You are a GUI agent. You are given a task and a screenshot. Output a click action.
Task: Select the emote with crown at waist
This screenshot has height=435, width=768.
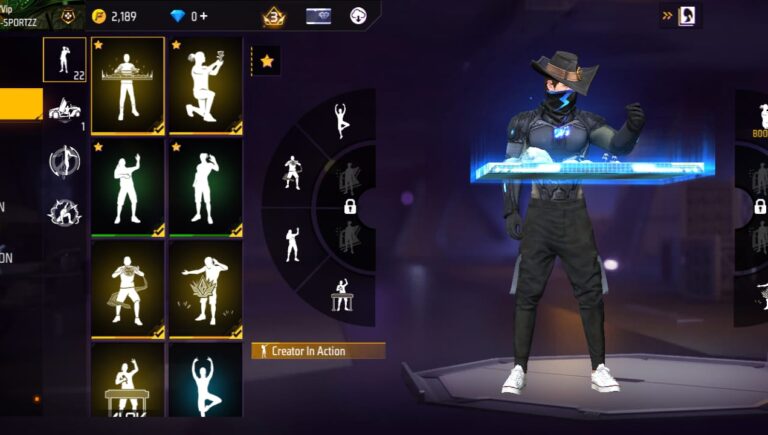[x=205, y=289]
